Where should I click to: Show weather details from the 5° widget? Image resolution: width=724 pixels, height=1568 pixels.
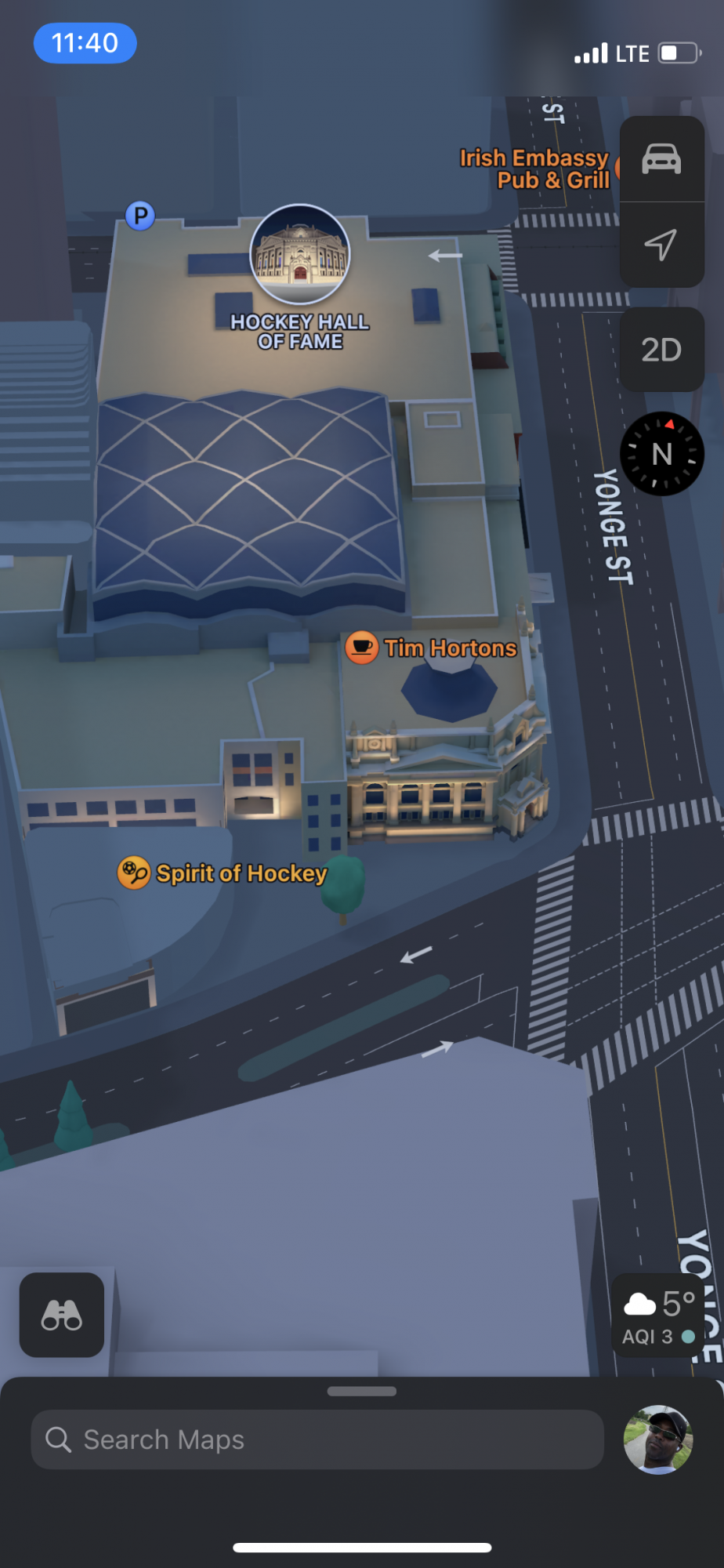tap(659, 1316)
